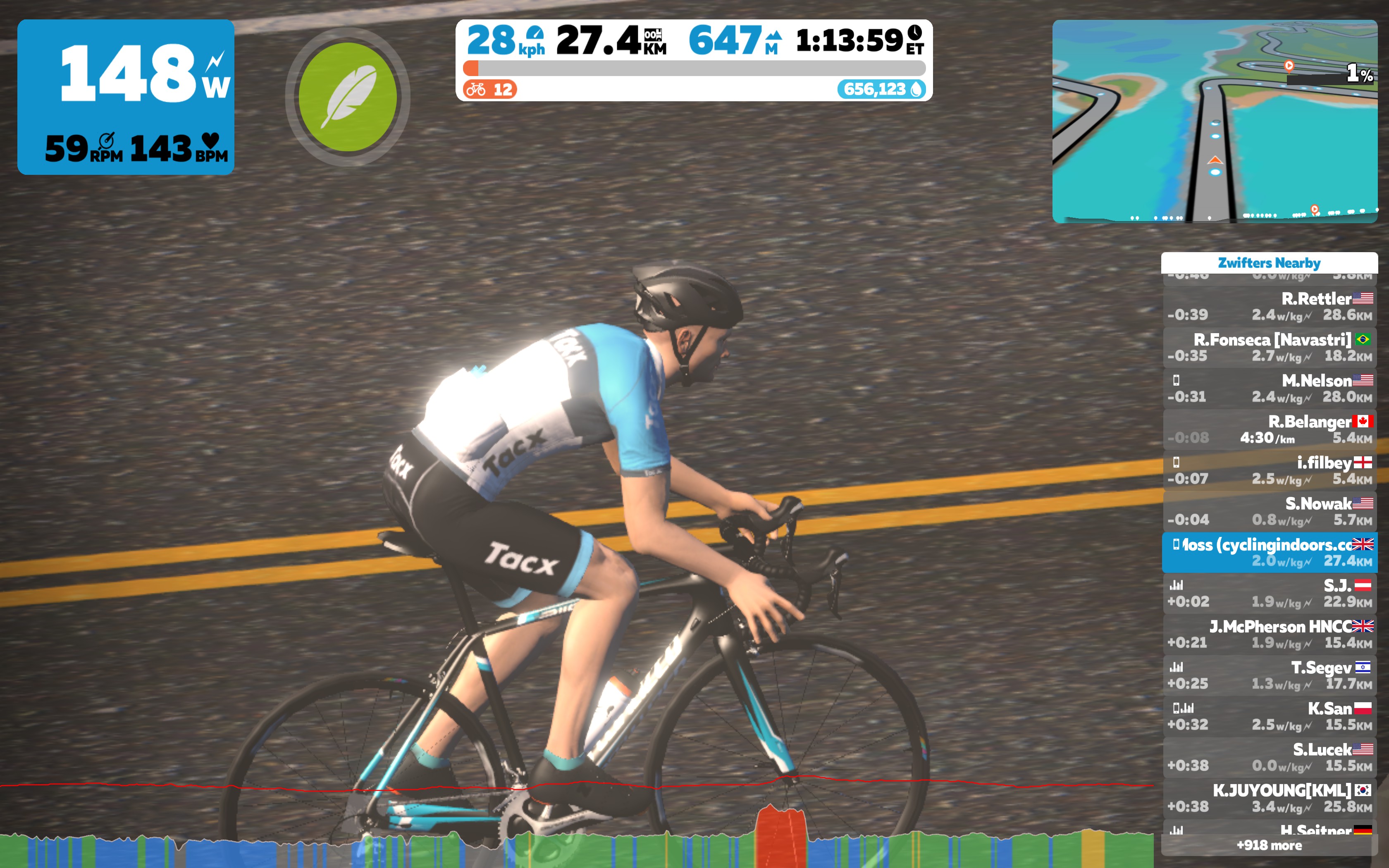
Task: Click the elevation arrow icon beside 647 M
Action: [773, 36]
